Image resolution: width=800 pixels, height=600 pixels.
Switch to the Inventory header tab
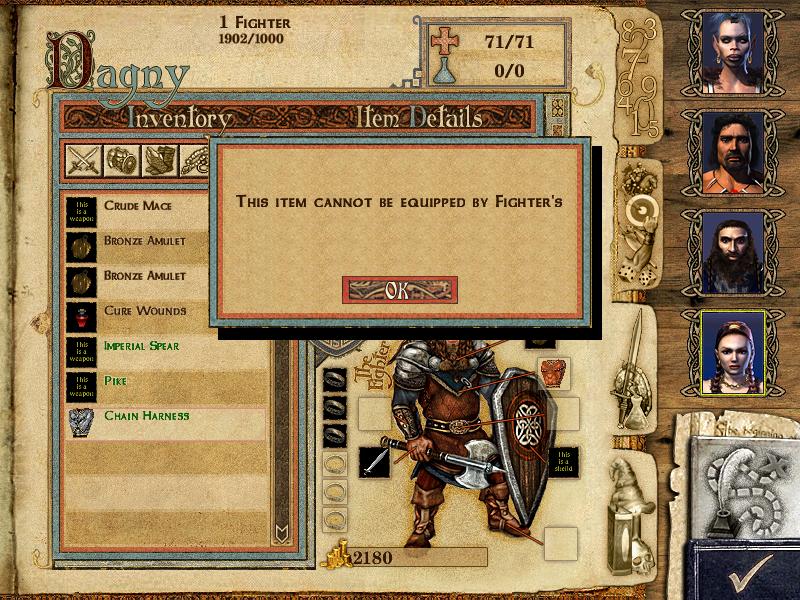tap(180, 118)
